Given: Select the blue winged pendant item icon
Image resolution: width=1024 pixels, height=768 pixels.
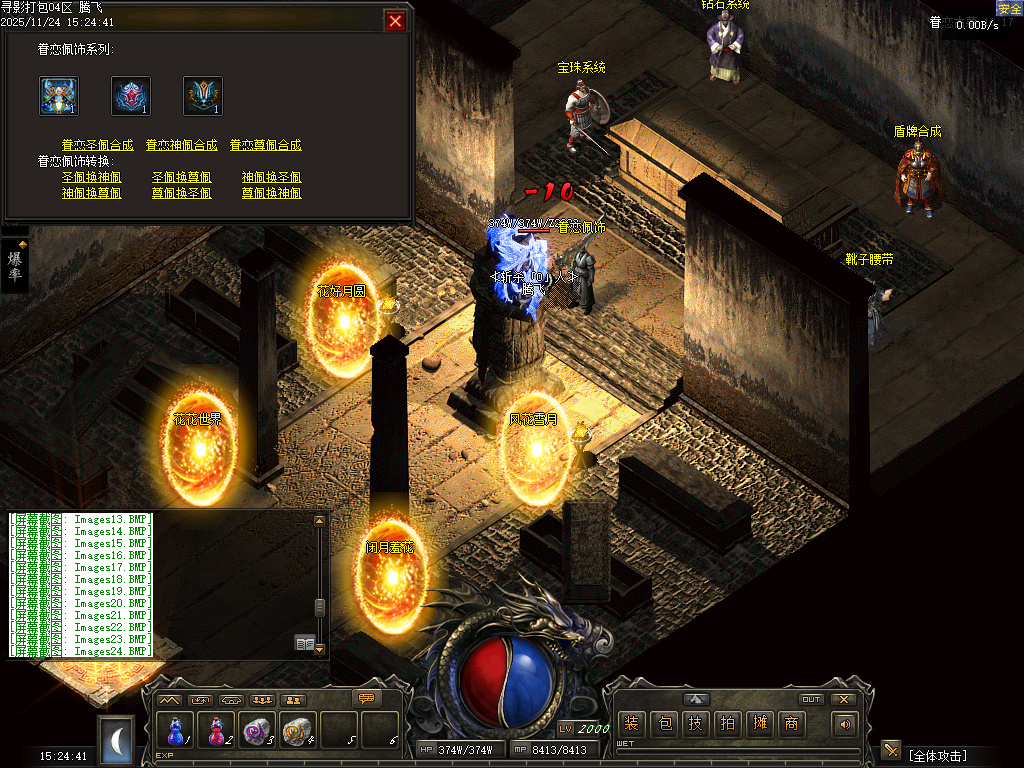Looking at the screenshot, I should (x=59, y=96).
